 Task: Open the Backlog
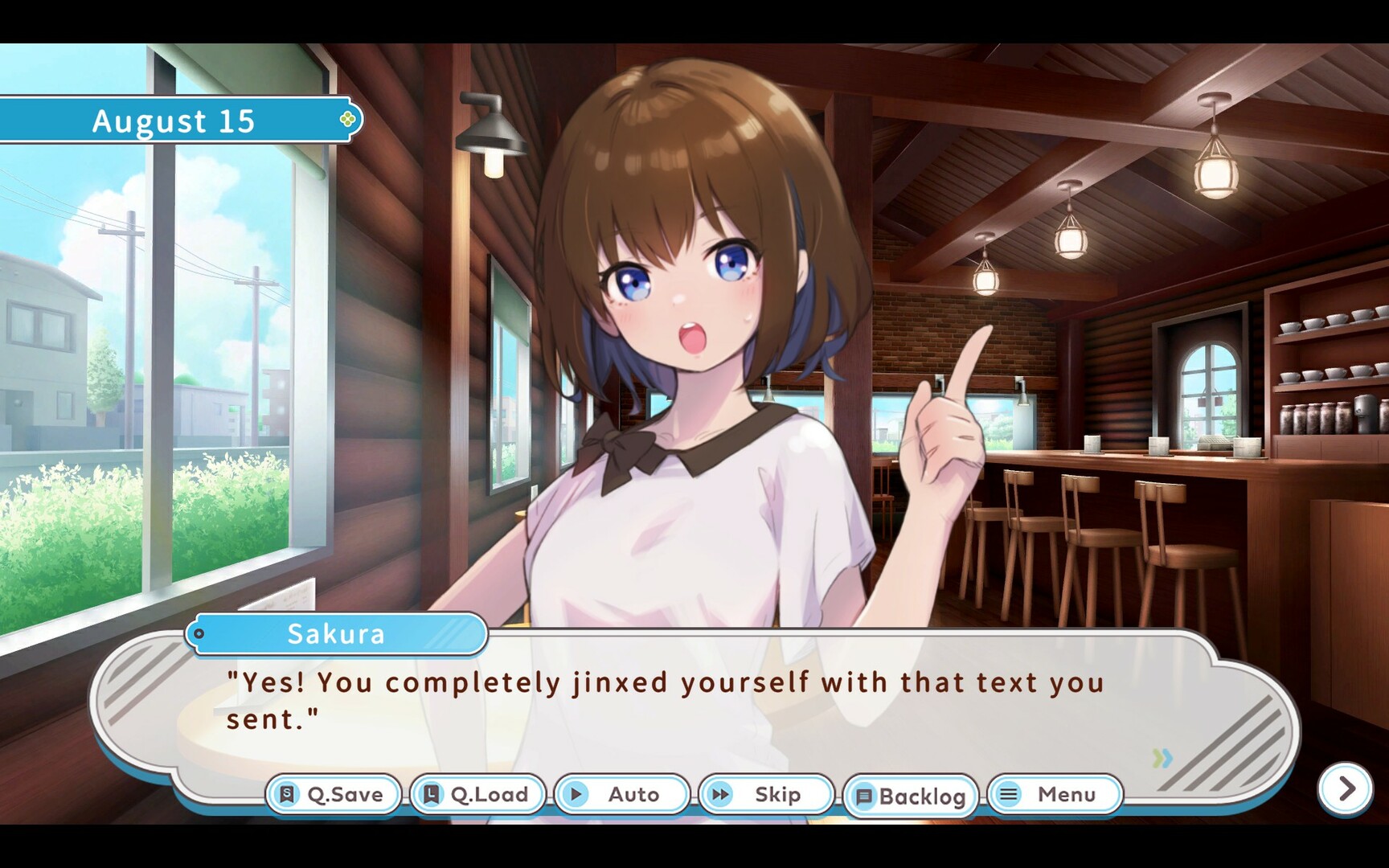pos(911,796)
